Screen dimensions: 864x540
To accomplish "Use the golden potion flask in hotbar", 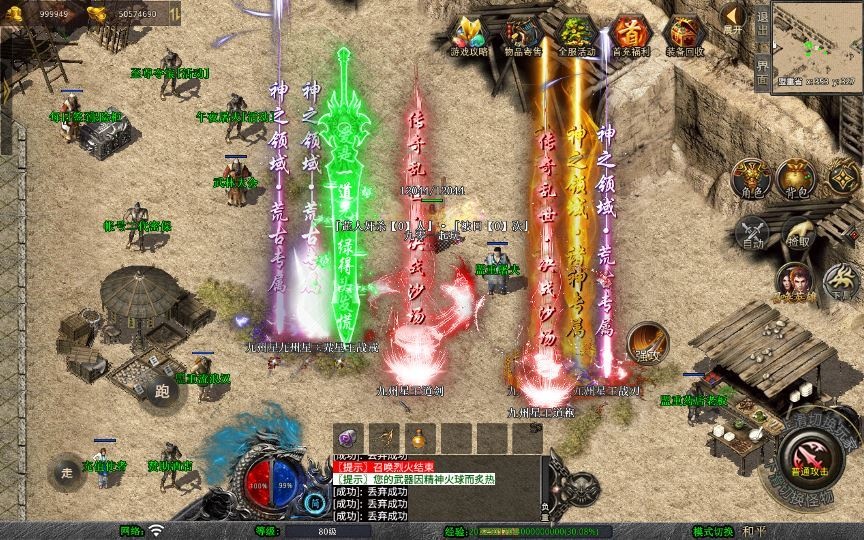I will point(418,437).
